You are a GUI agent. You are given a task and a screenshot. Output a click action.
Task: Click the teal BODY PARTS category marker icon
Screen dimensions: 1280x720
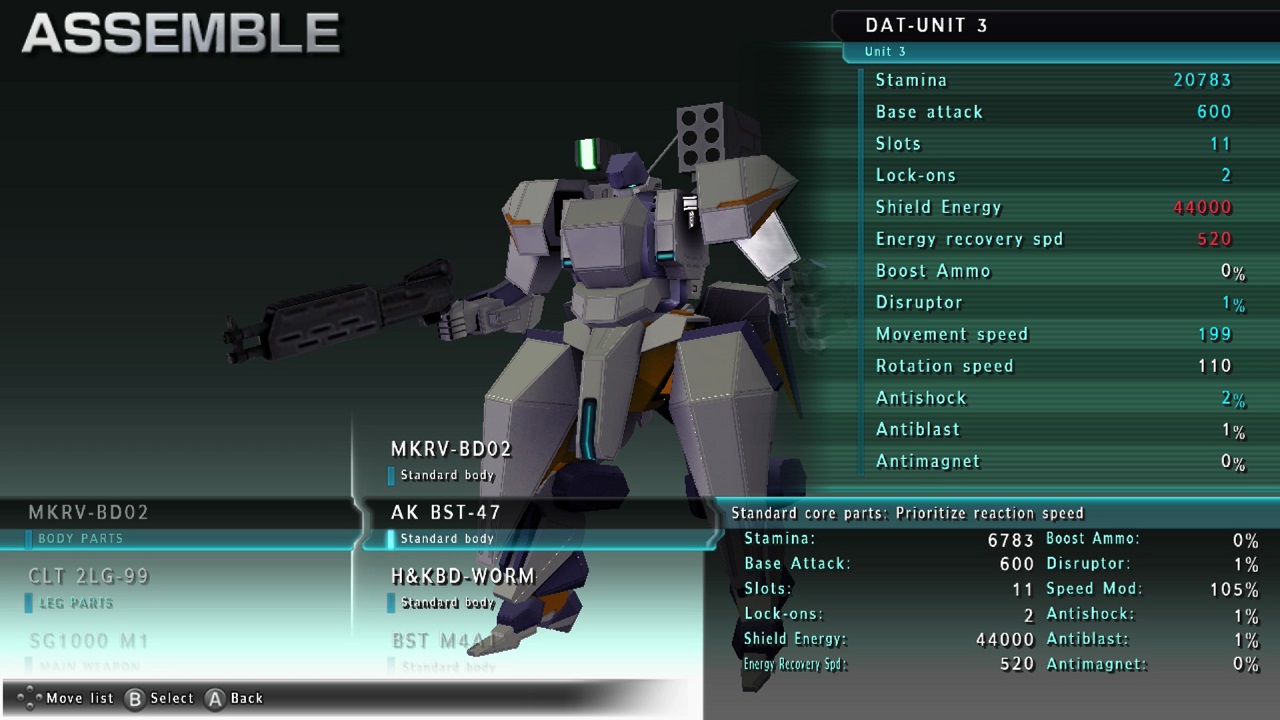(28, 538)
